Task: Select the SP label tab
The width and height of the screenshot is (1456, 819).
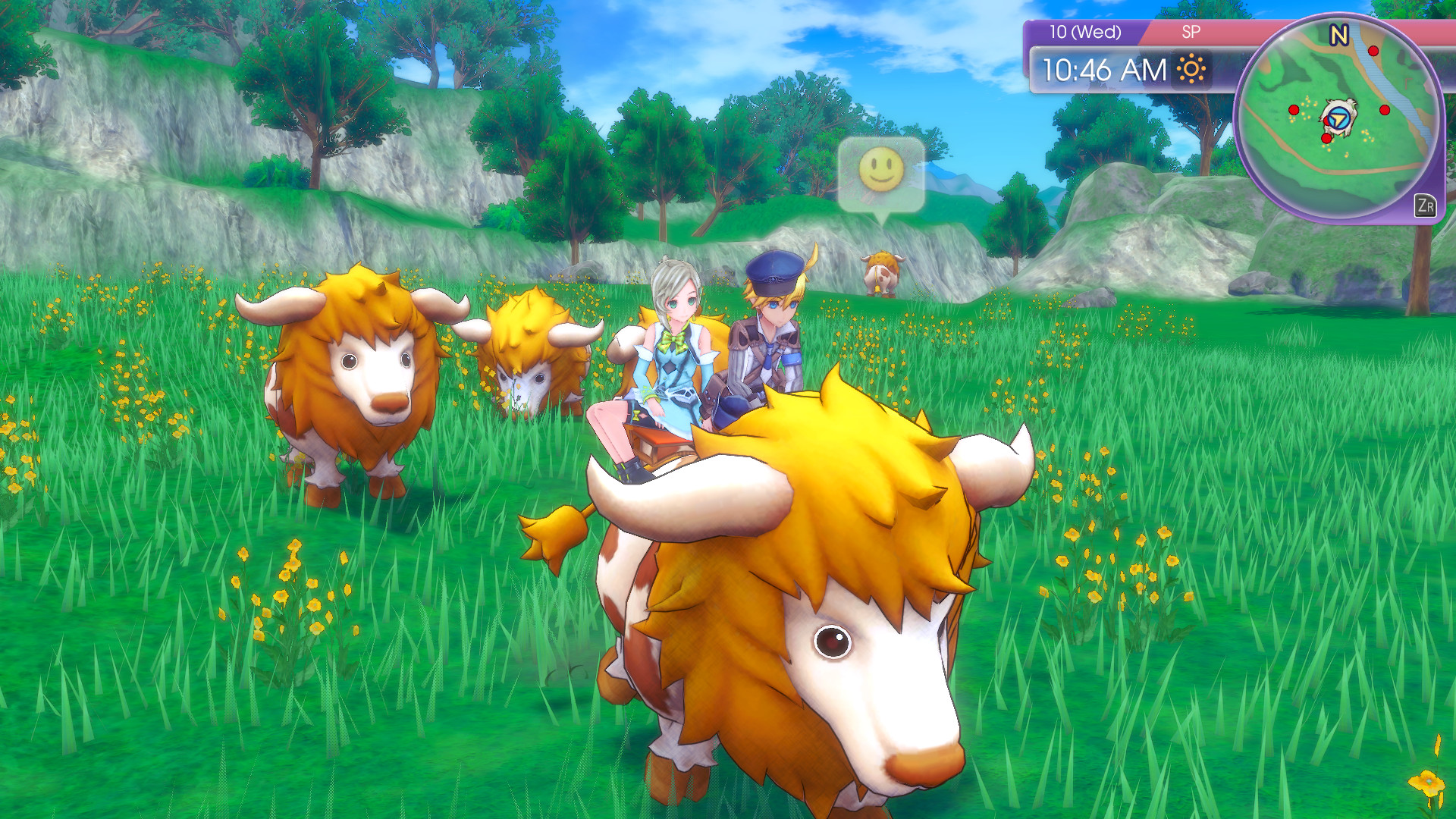Action: click(1191, 30)
